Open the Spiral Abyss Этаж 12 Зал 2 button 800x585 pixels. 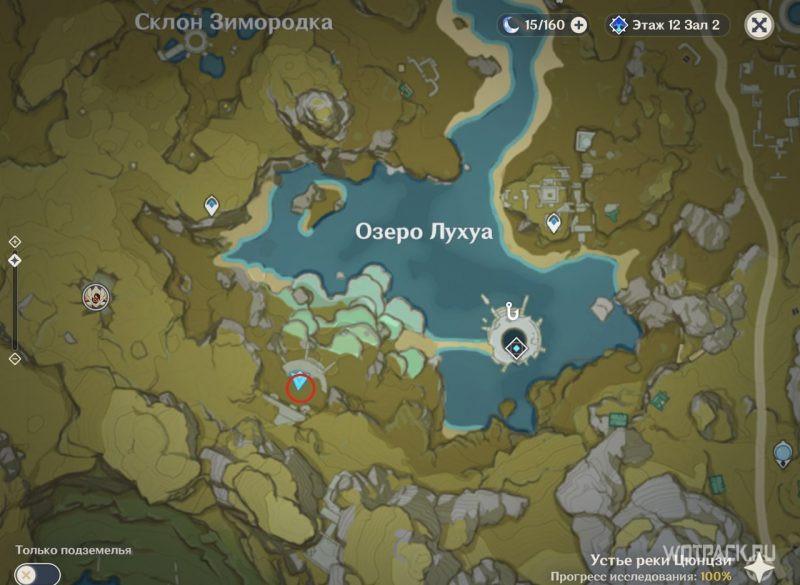tap(667, 25)
